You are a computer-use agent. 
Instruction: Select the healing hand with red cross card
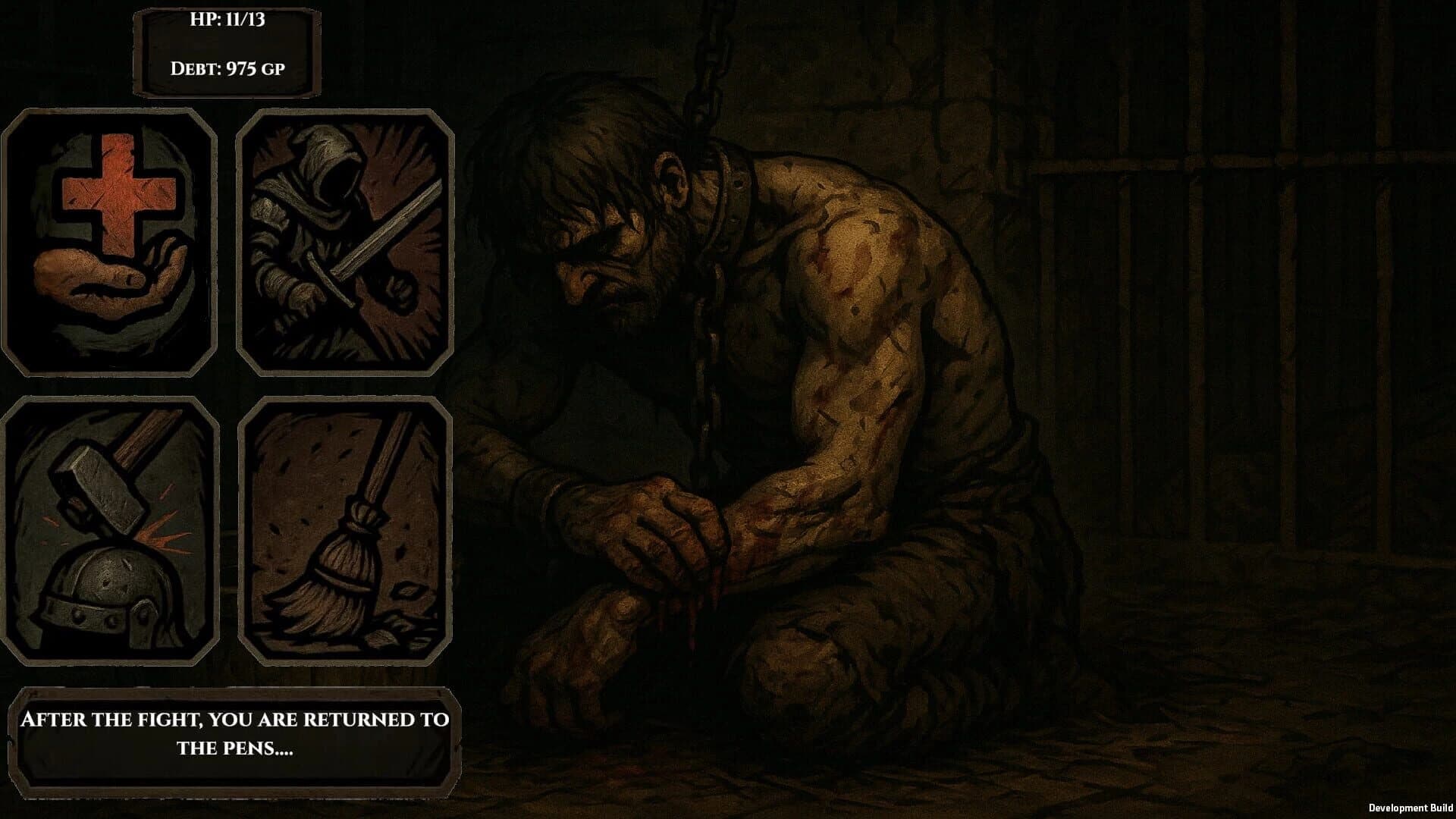[x=110, y=239]
